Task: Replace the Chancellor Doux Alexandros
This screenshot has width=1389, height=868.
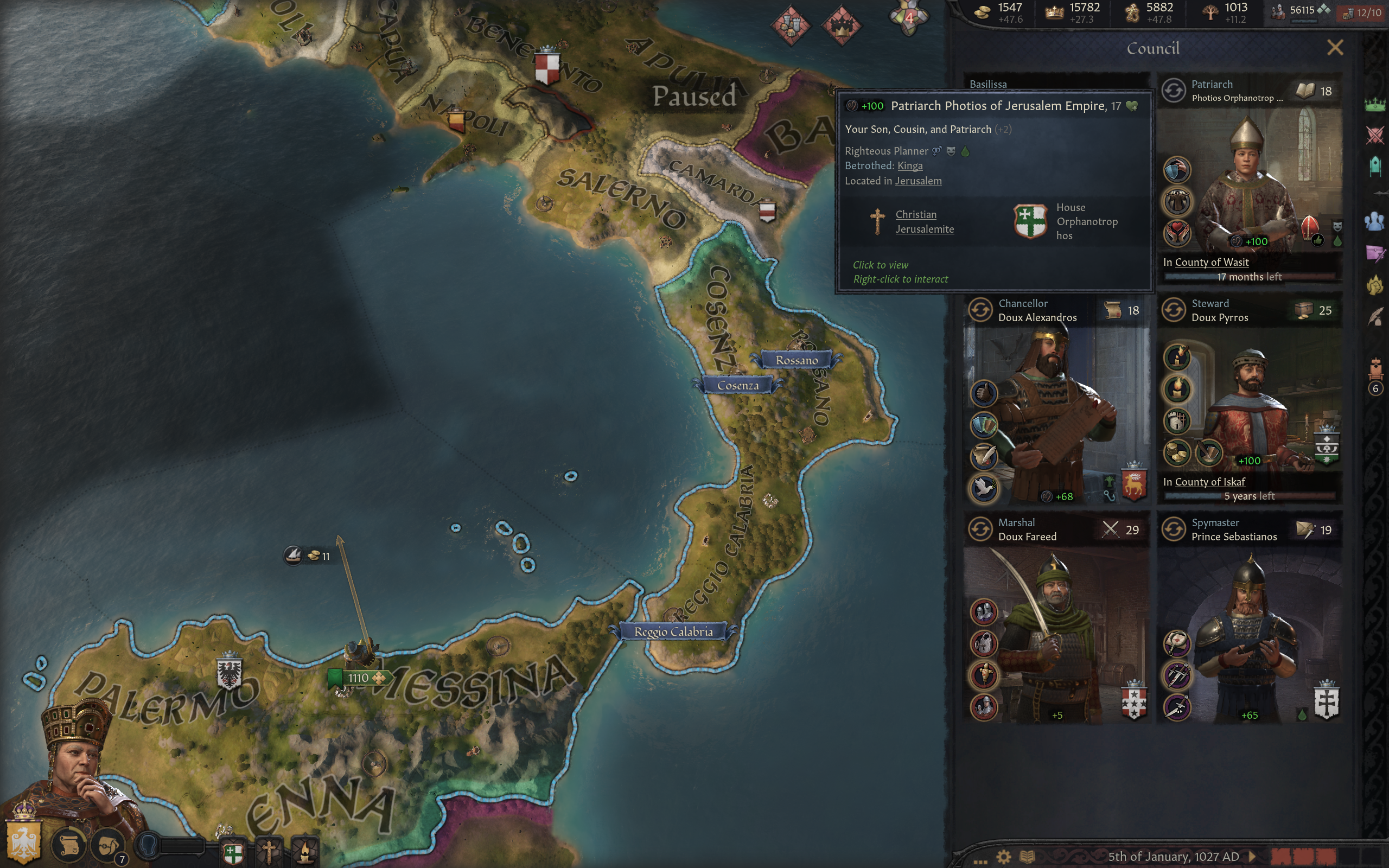Action: tap(980, 310)
